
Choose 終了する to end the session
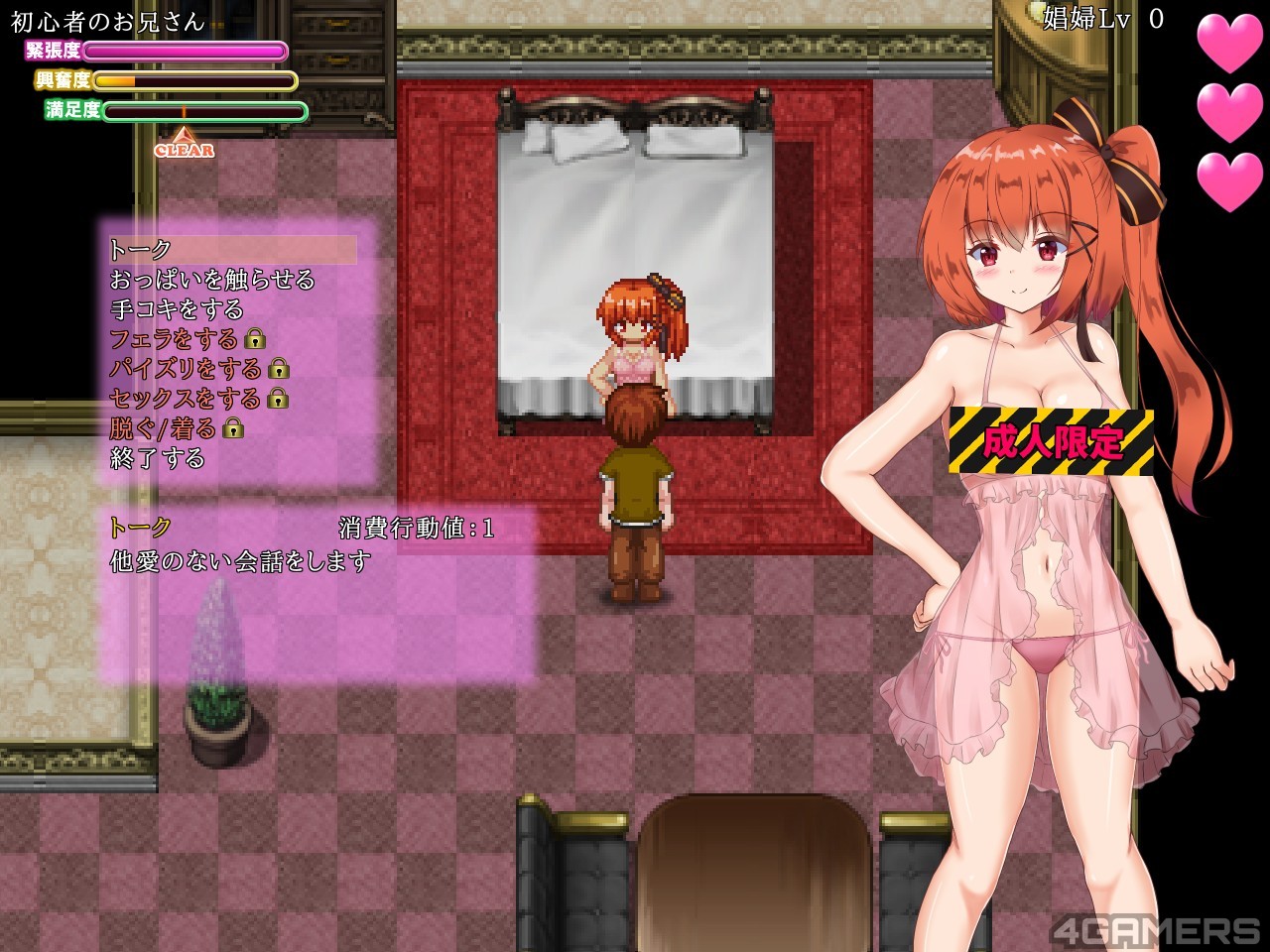point(158,458)
